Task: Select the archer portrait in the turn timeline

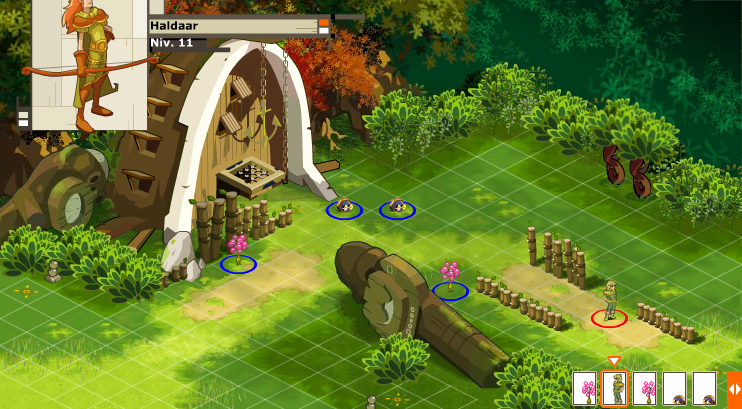Action: 615,388
